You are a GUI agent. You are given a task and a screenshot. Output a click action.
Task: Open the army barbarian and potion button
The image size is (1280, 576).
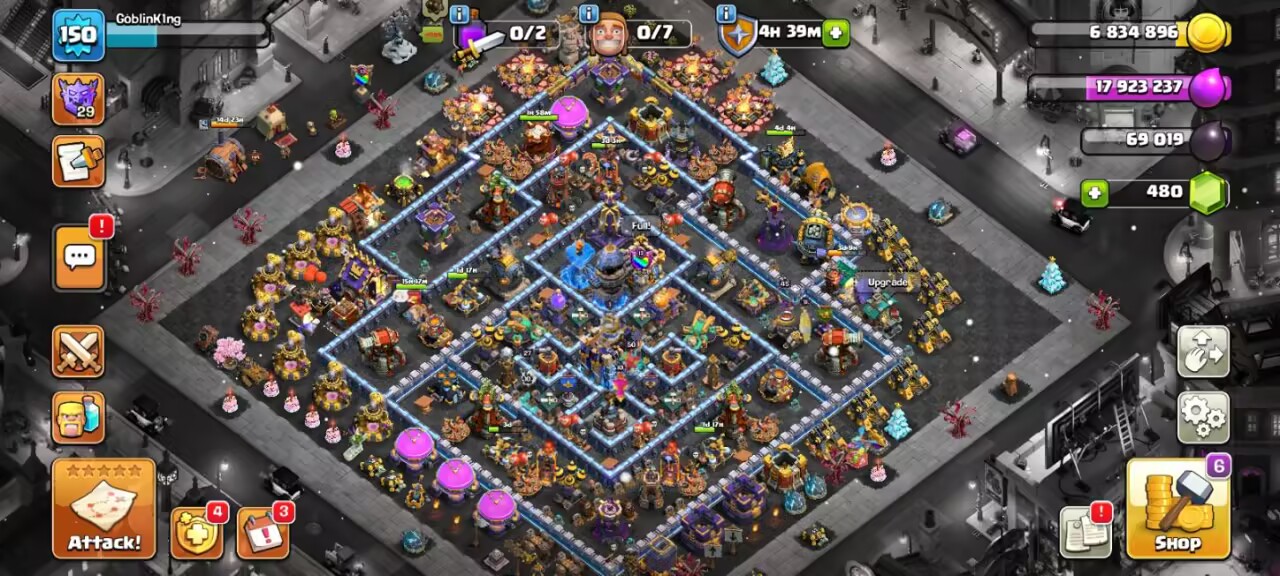pyautogui.click(x=78, y=417)
